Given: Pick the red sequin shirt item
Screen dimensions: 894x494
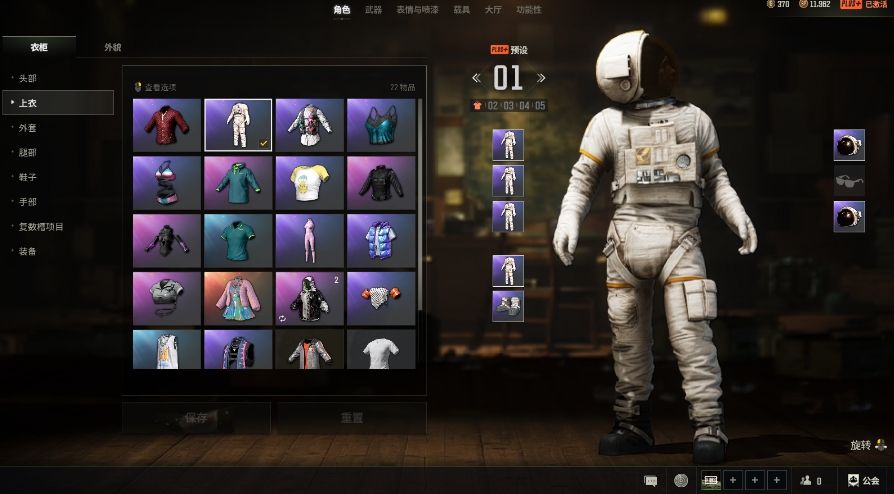Looking at the screenshot, I should pyautogui.click(x=167, y=125).
